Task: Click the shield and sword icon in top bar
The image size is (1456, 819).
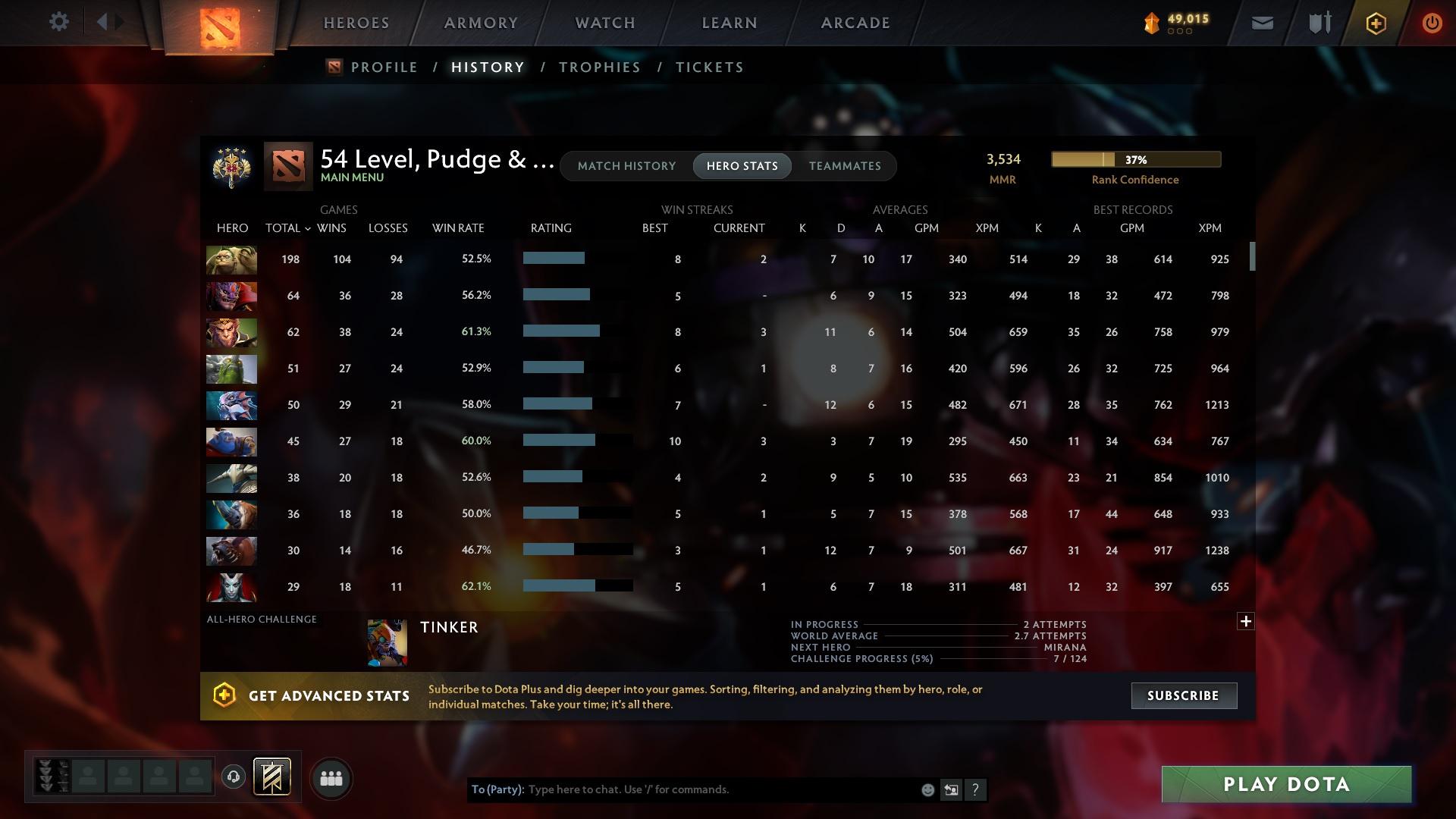Action: click(x=1318, y=22)
